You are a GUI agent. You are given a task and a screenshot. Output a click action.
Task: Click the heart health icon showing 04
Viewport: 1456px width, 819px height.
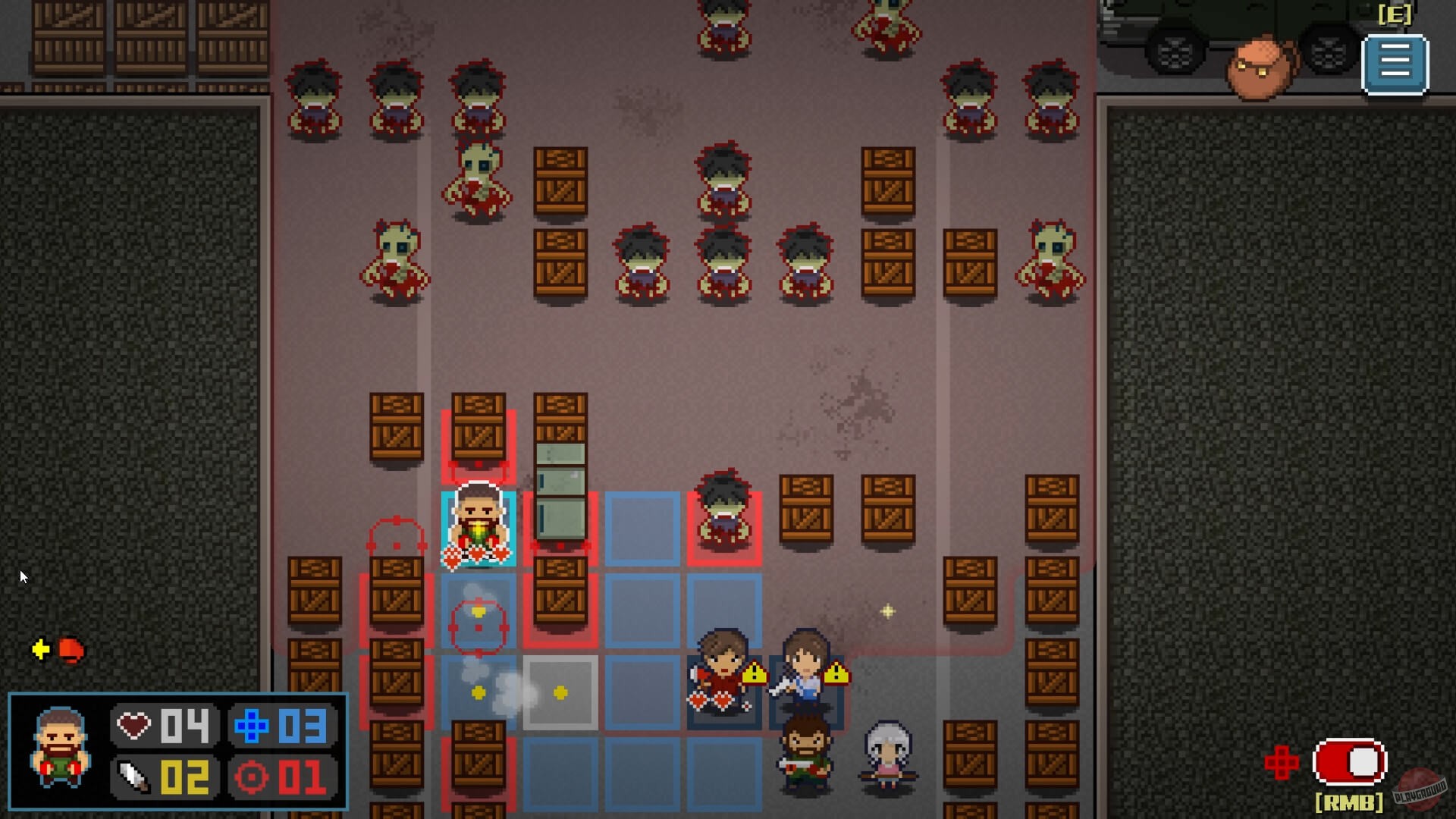click(134, 724)
